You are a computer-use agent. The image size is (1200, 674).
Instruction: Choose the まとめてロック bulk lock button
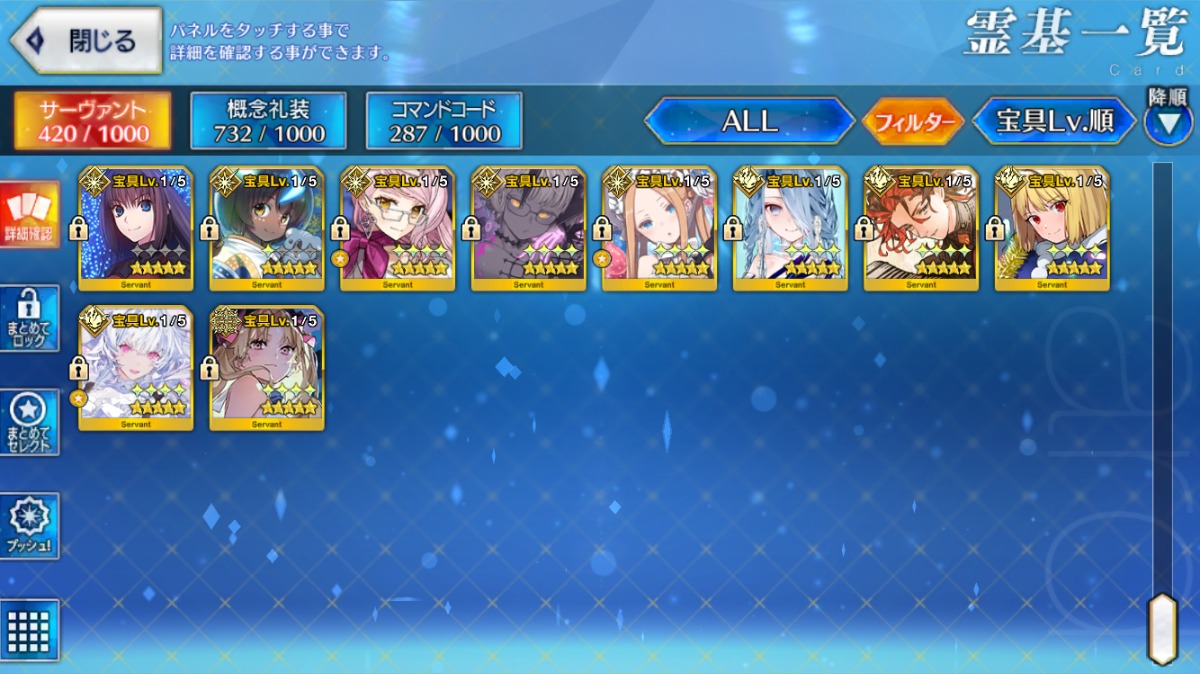pyautogui.click(x=29, y=319)
